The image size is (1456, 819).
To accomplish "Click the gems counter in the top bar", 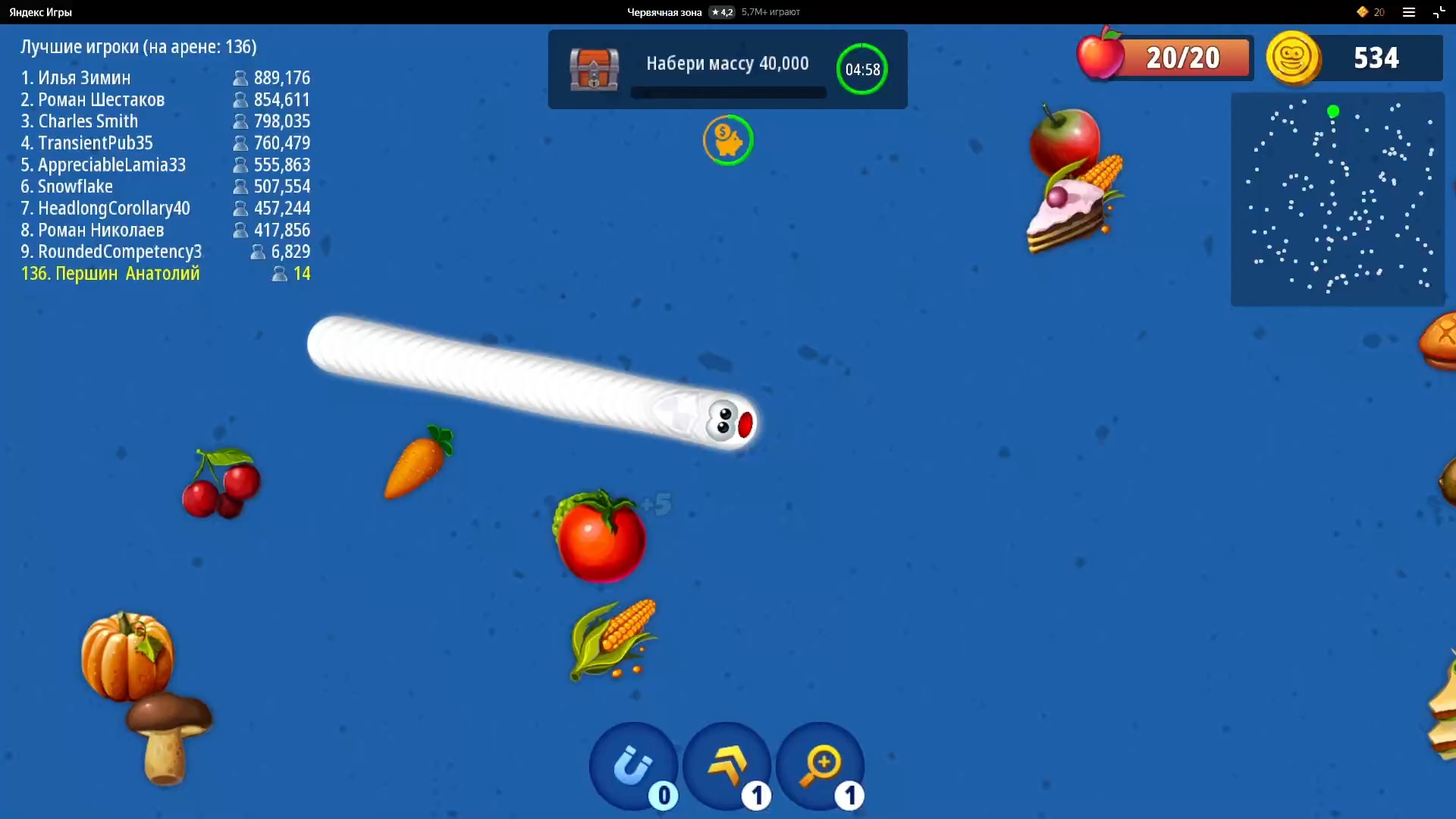I will tap(1371, 12).
